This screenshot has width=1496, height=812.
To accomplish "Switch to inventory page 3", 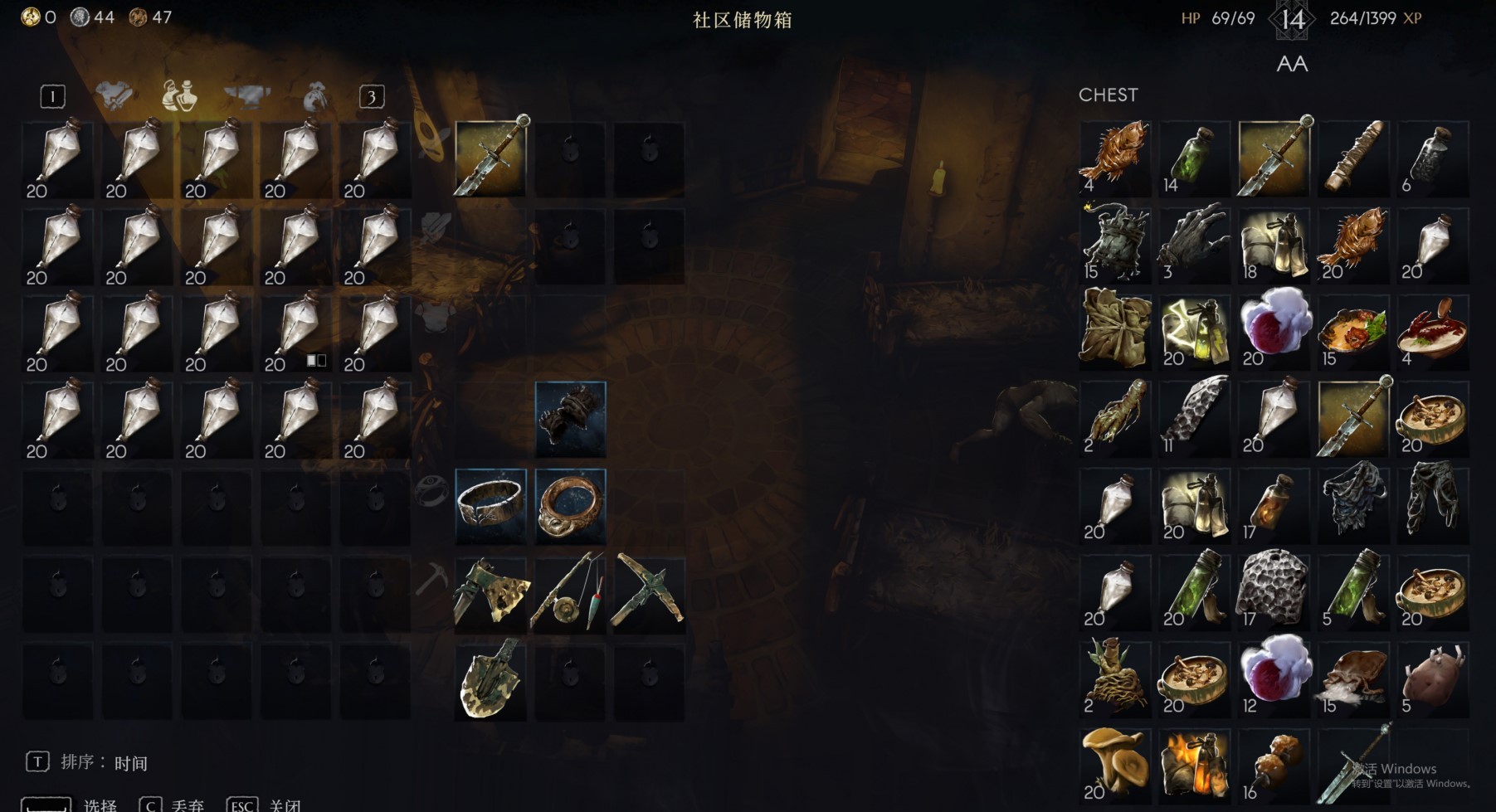I will [x=371, y=95].
